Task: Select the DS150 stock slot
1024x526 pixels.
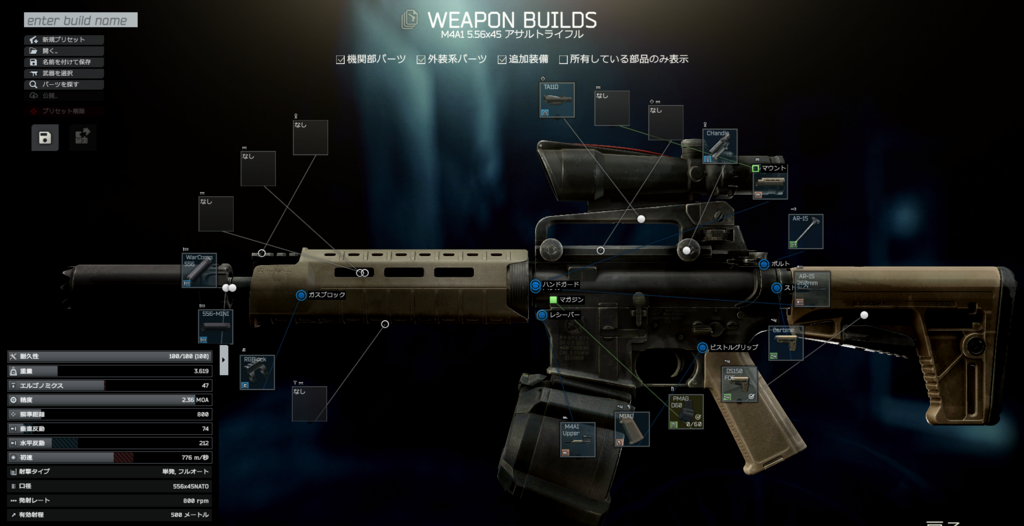Action: pyautogui.click(x=740, y=384)
